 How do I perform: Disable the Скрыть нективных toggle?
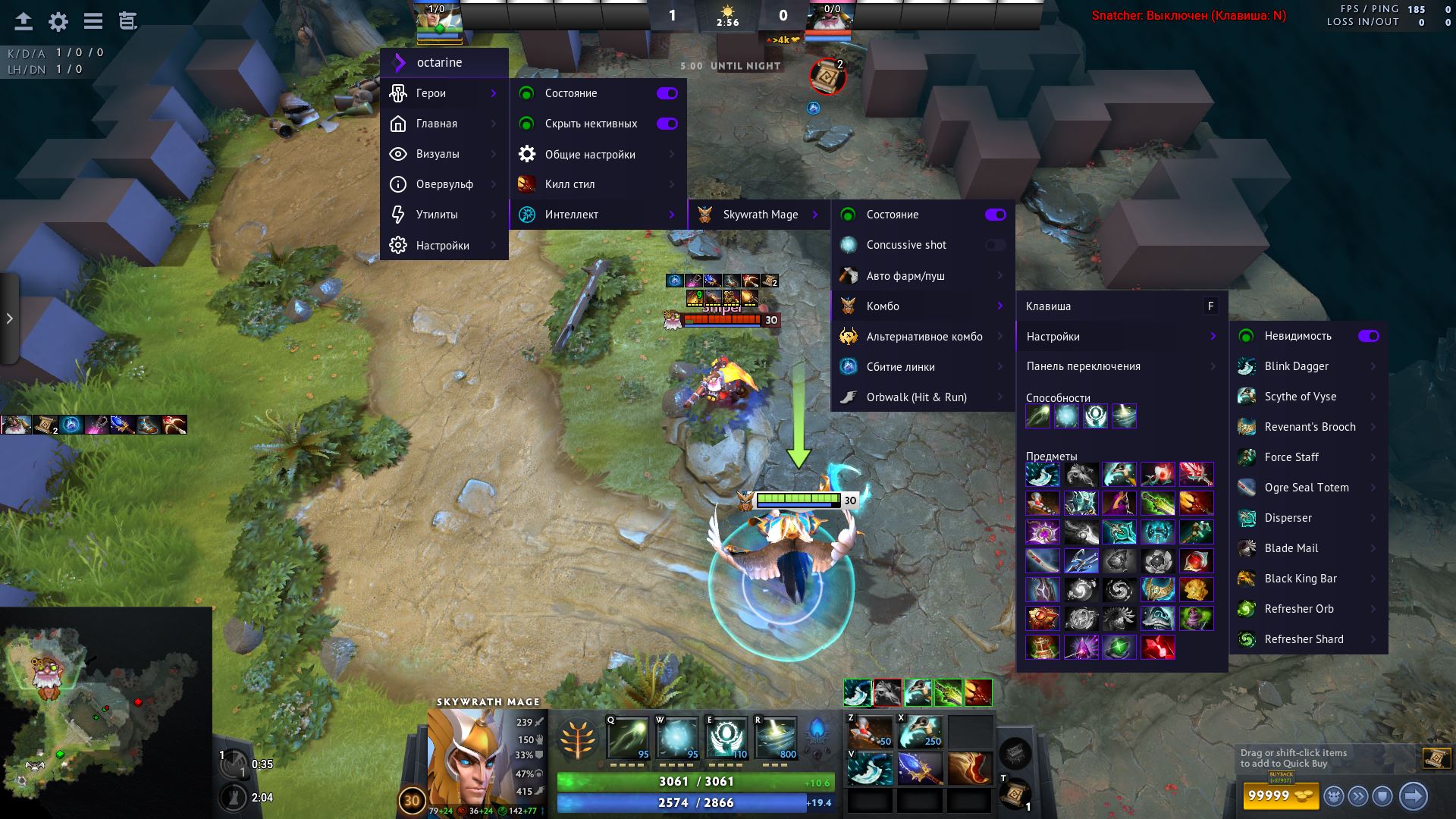tap(667, 123)
